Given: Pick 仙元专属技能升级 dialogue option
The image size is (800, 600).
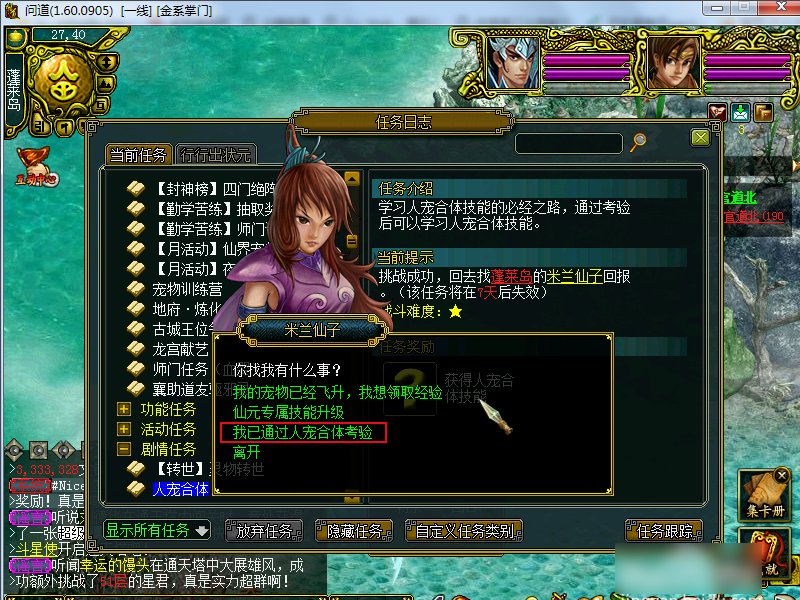Looking at the screenshot, I should pyautogui.click(x=288, y=412).
